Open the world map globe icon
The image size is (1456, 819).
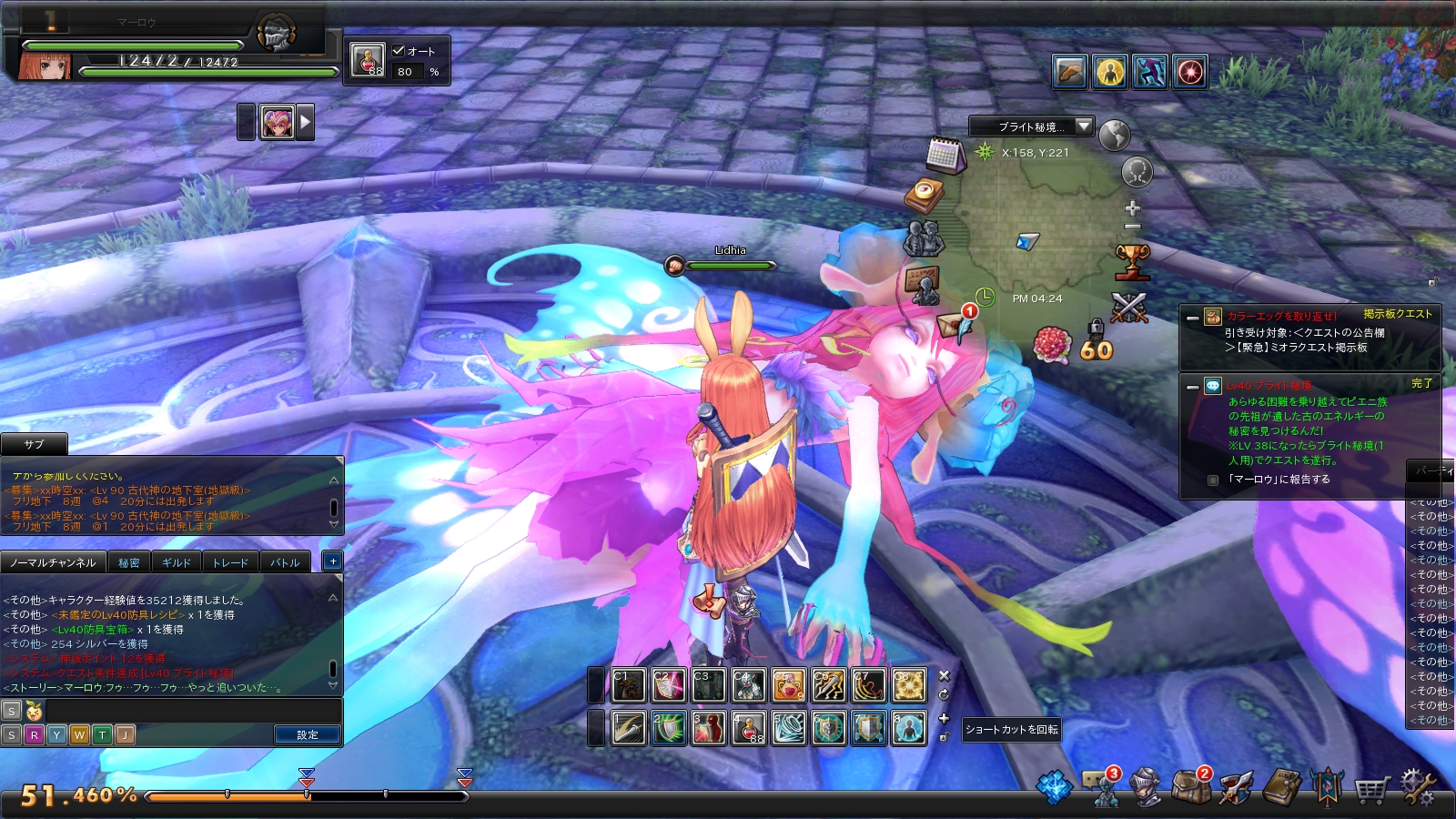click(x=1114, y=136)
